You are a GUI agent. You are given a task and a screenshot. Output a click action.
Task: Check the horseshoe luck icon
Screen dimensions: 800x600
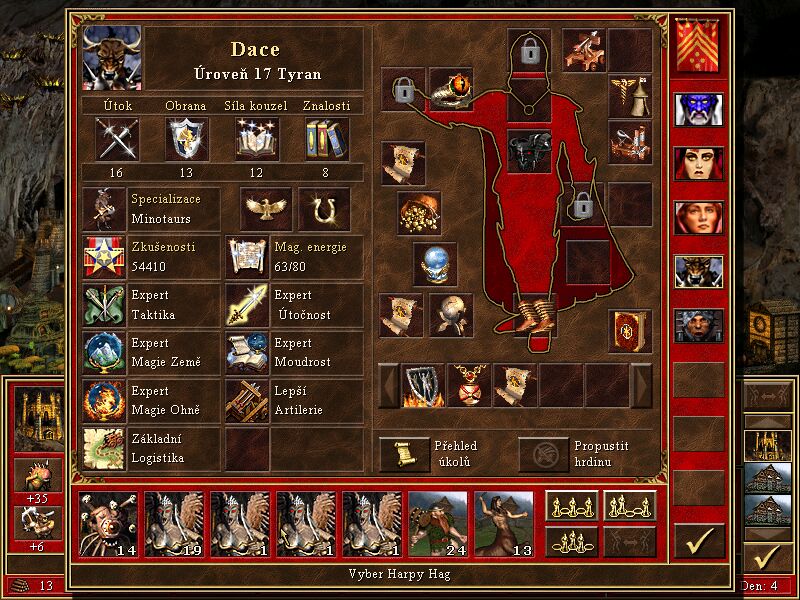324,208
